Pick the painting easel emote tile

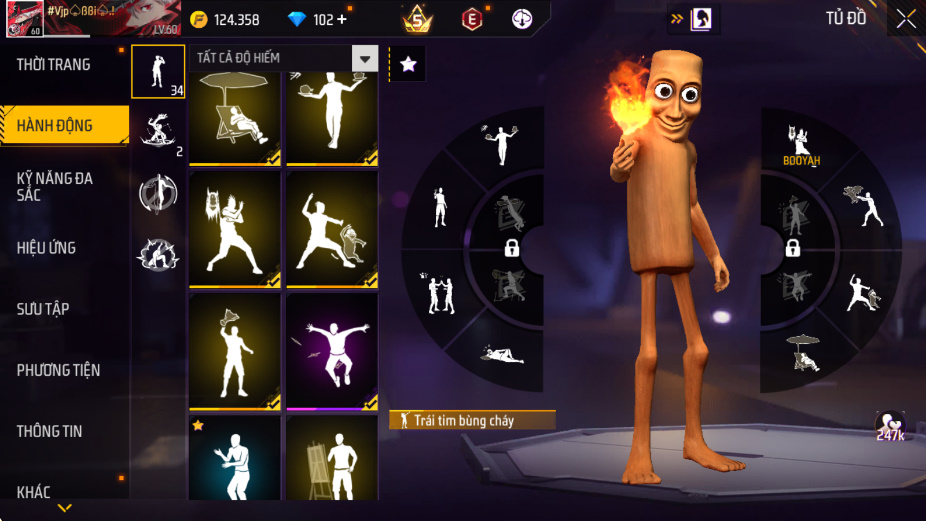pos(332,460)
